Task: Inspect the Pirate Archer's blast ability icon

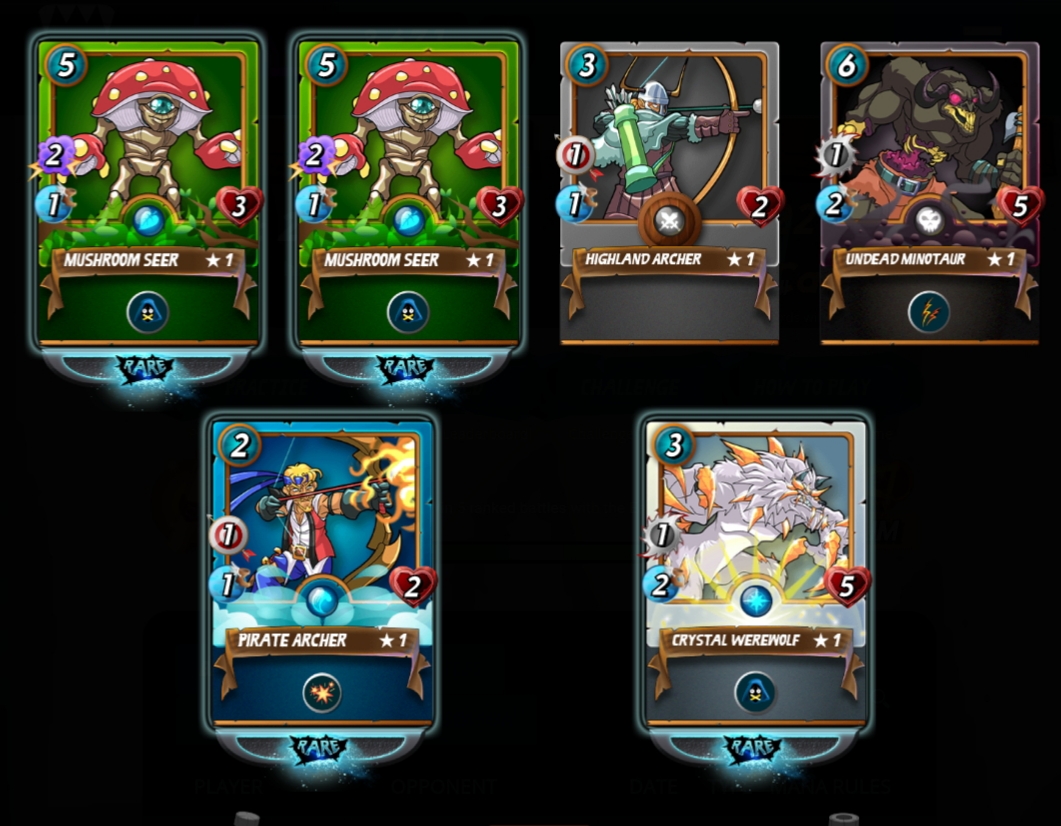Action: click(322, 692)
